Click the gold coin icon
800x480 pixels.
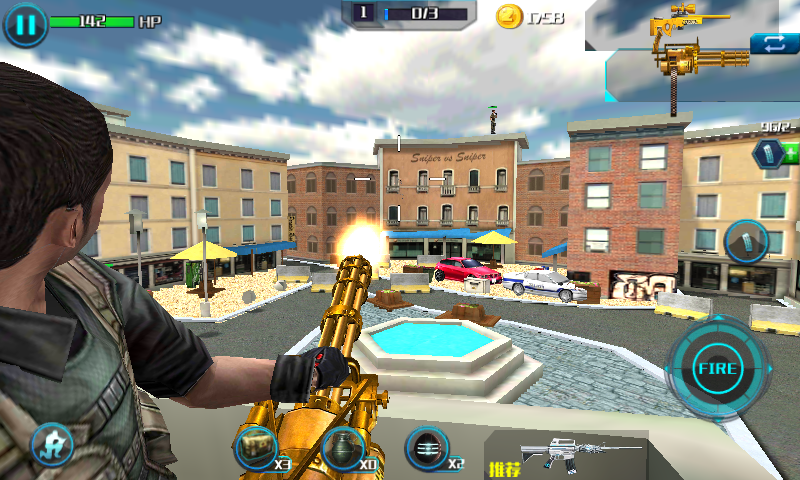(509, 16)
